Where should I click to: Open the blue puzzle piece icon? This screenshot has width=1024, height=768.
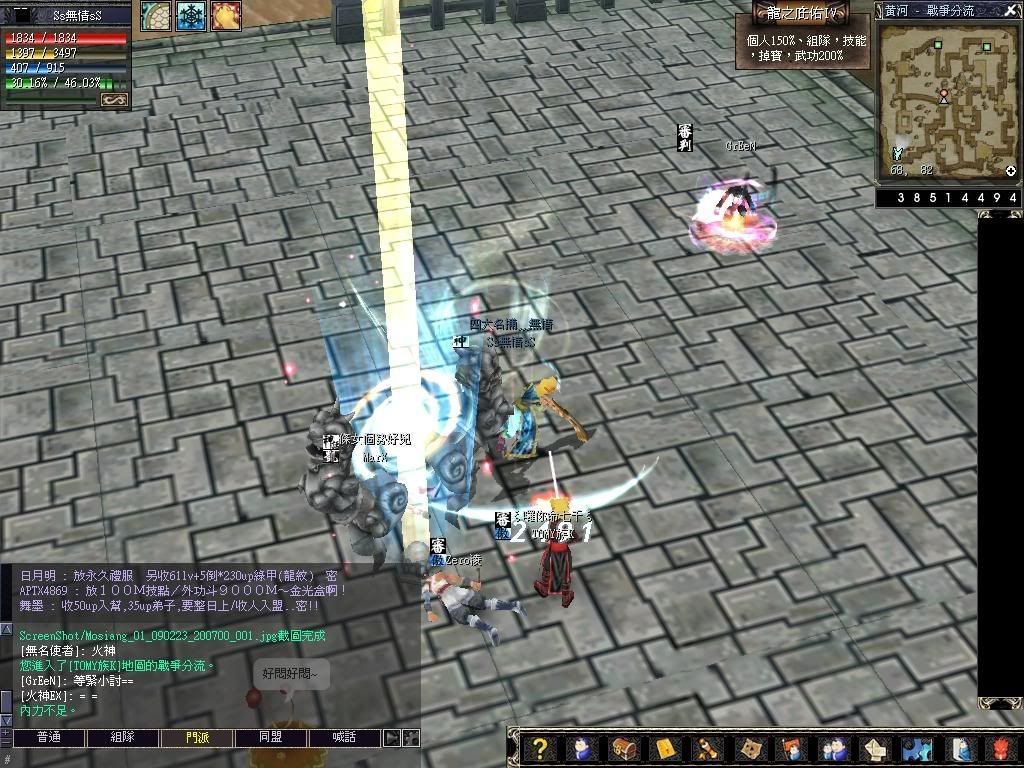click(x=917, y=748)
